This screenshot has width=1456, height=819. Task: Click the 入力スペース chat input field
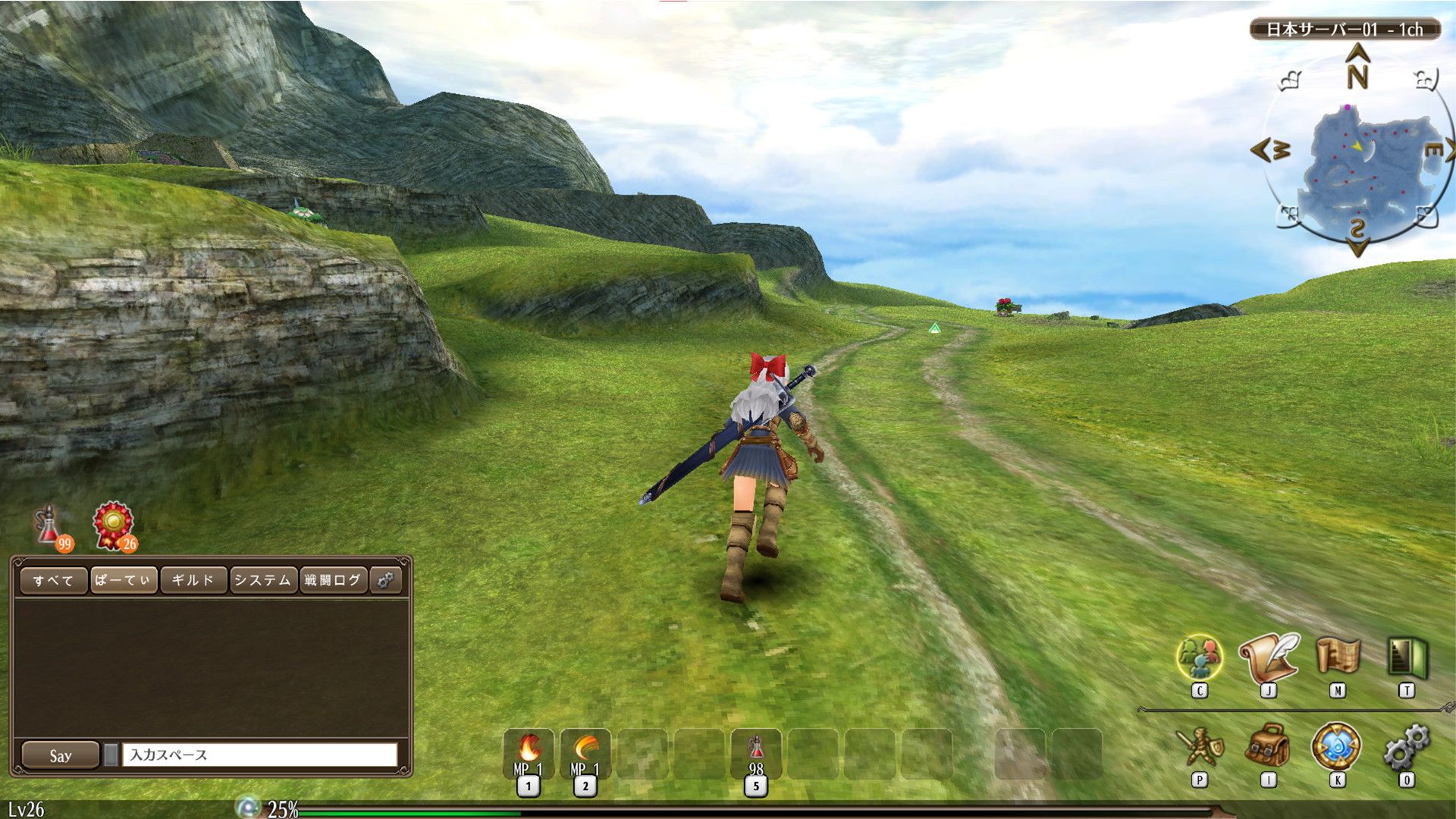(x=258, y=755)
